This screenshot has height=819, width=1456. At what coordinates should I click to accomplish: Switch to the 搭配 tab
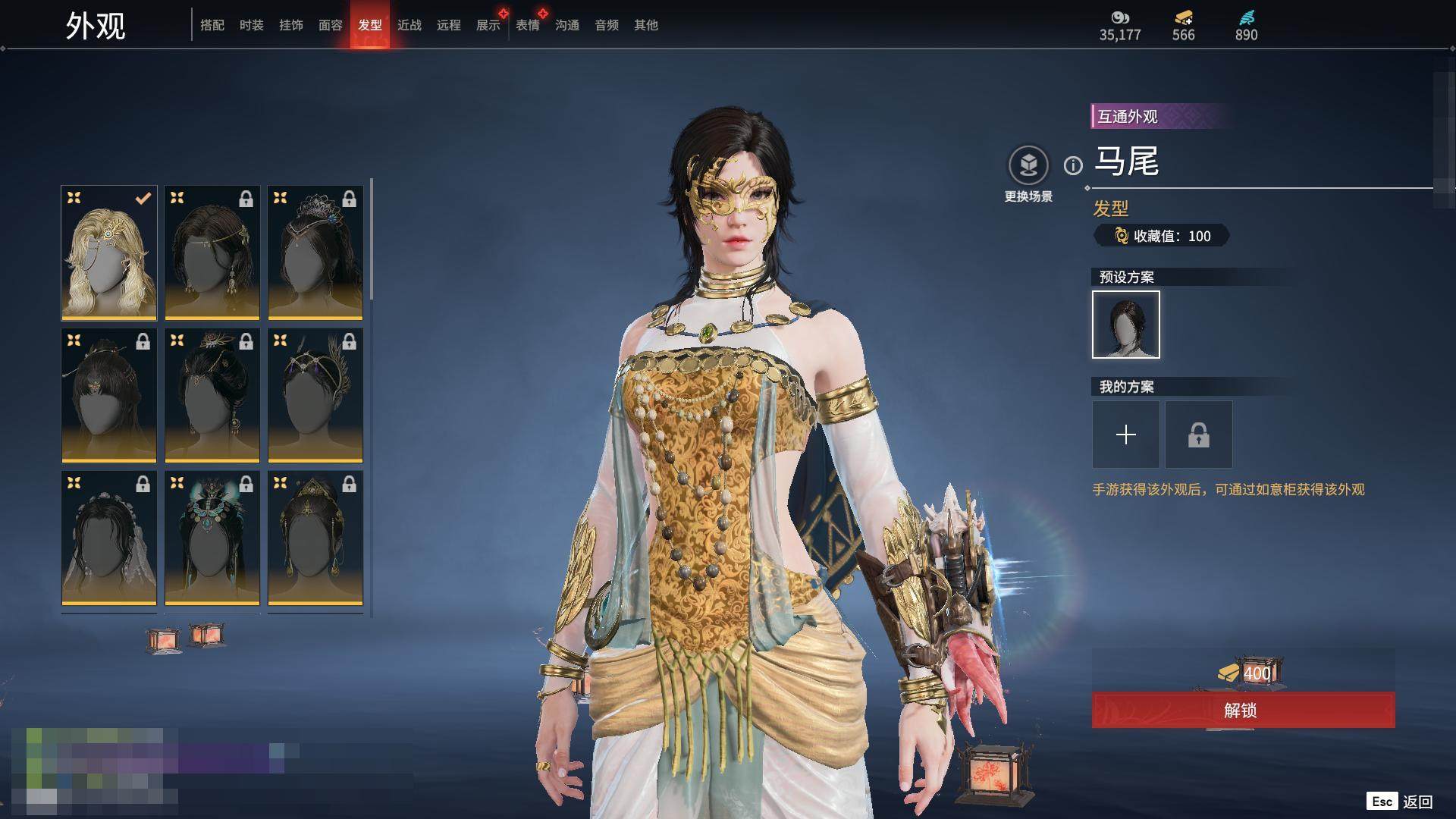click(x=212, y=25)
